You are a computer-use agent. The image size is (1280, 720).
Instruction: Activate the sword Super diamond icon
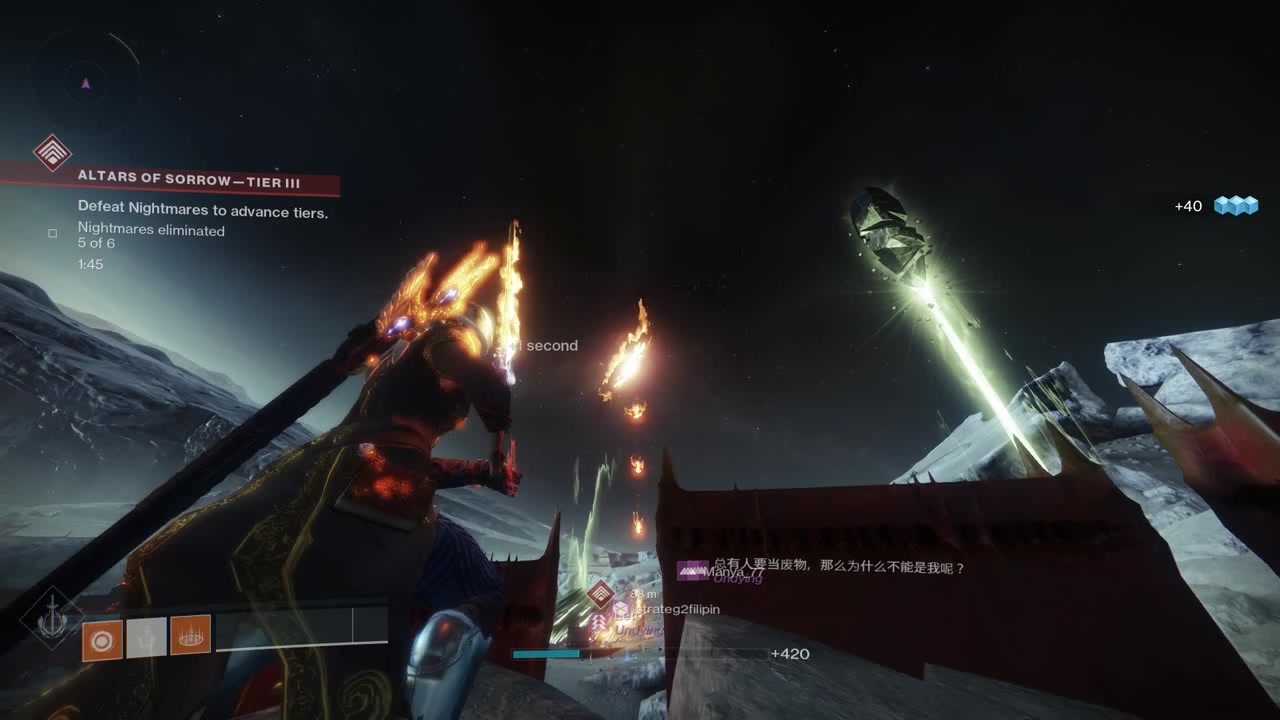point(50,618)
